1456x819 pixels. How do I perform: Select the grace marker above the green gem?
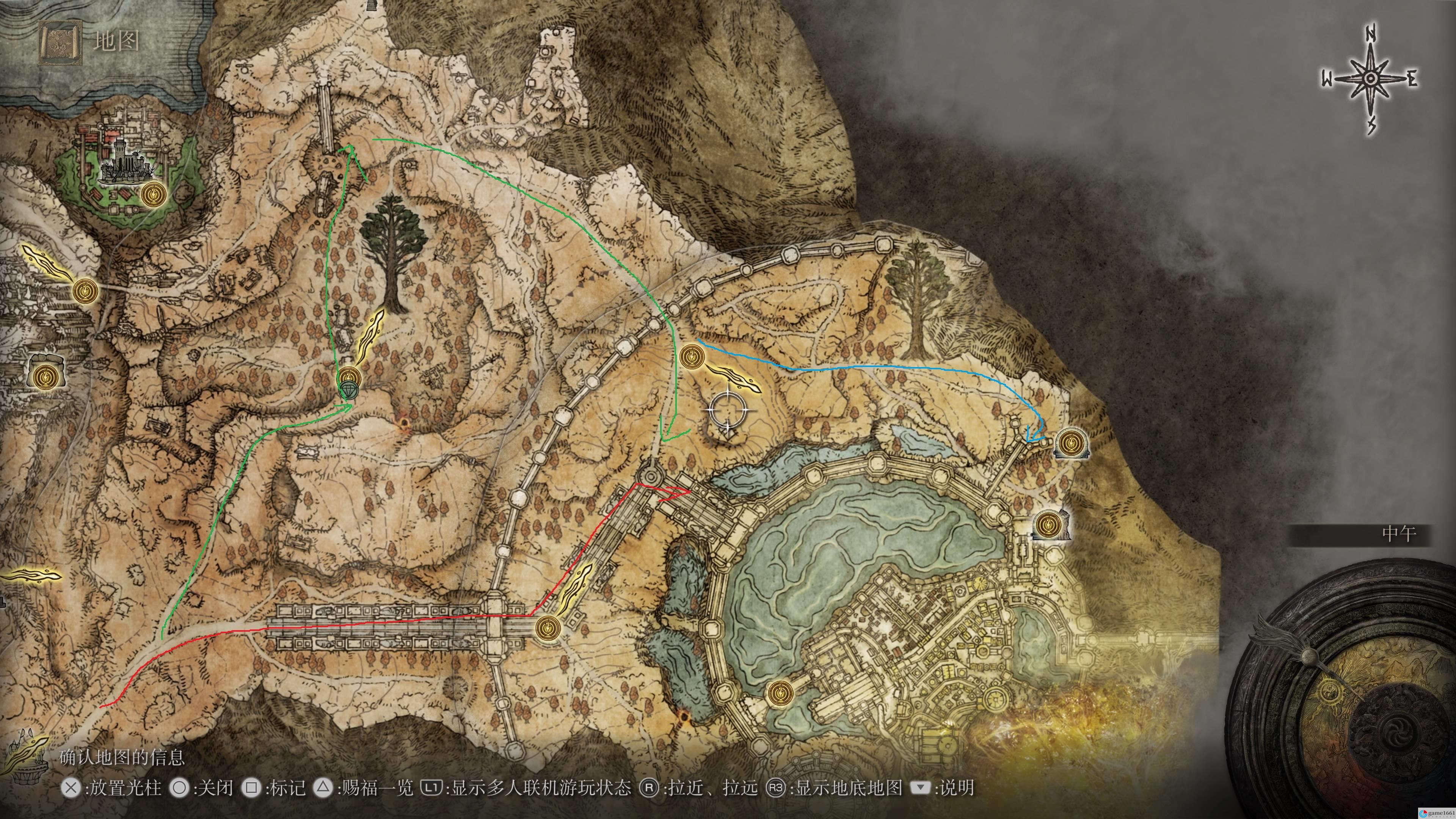click(348, 375)
